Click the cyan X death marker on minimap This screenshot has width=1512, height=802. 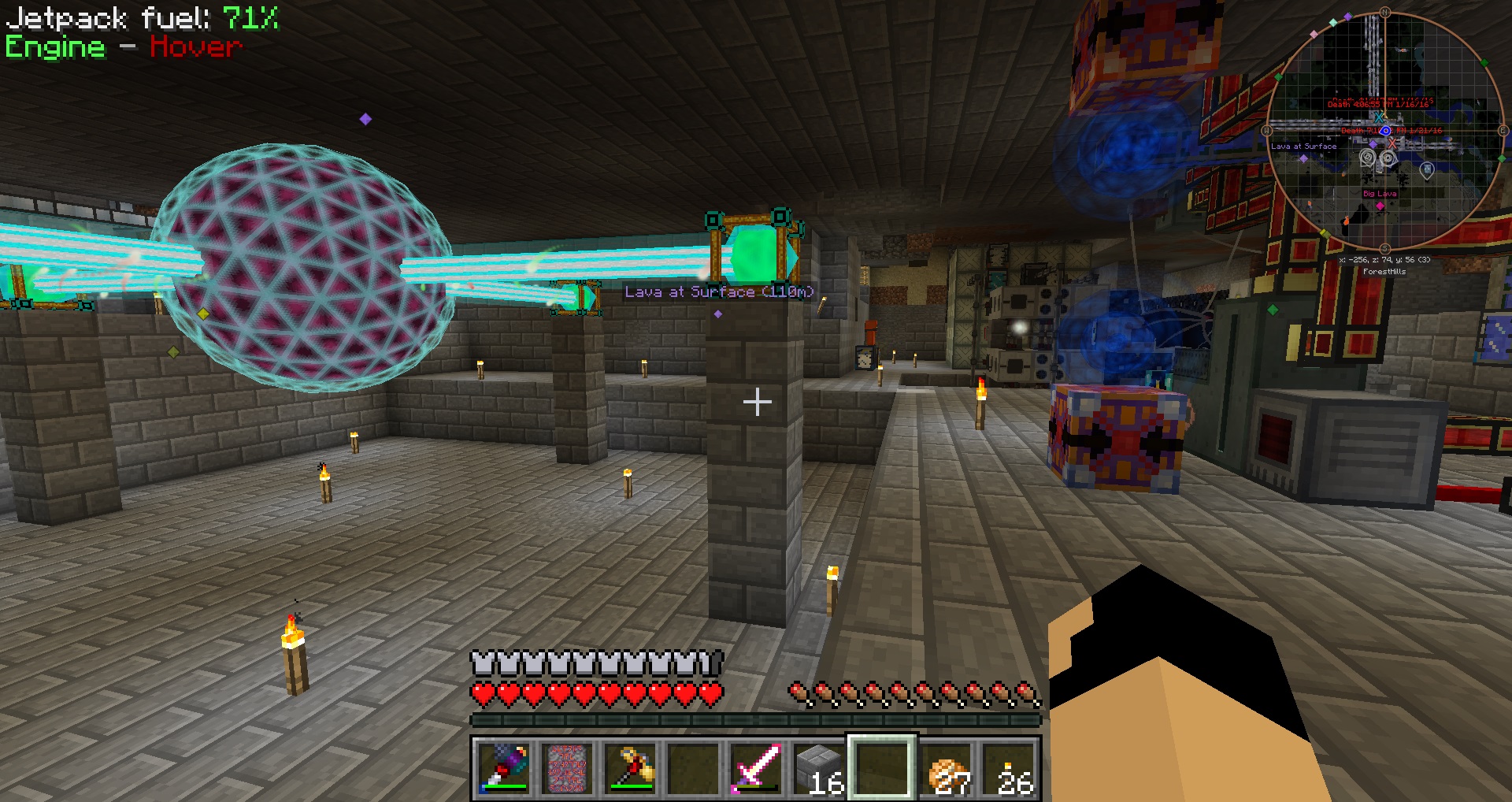(1378, 117)
